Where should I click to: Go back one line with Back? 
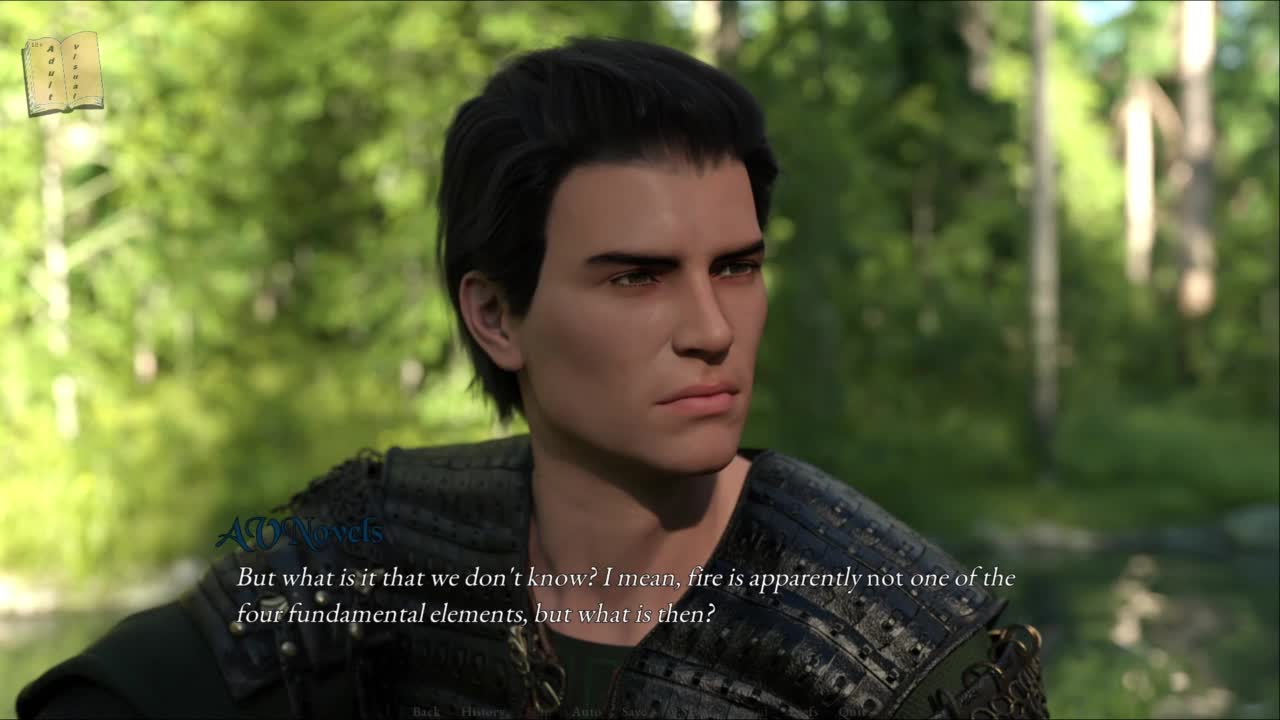pyautogui.click(x=426, y=711)
